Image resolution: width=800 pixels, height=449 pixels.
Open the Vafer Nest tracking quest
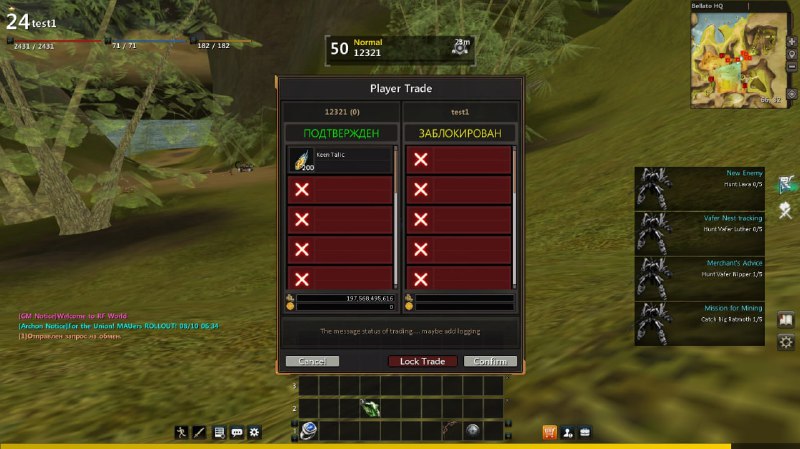coord(699,232)
